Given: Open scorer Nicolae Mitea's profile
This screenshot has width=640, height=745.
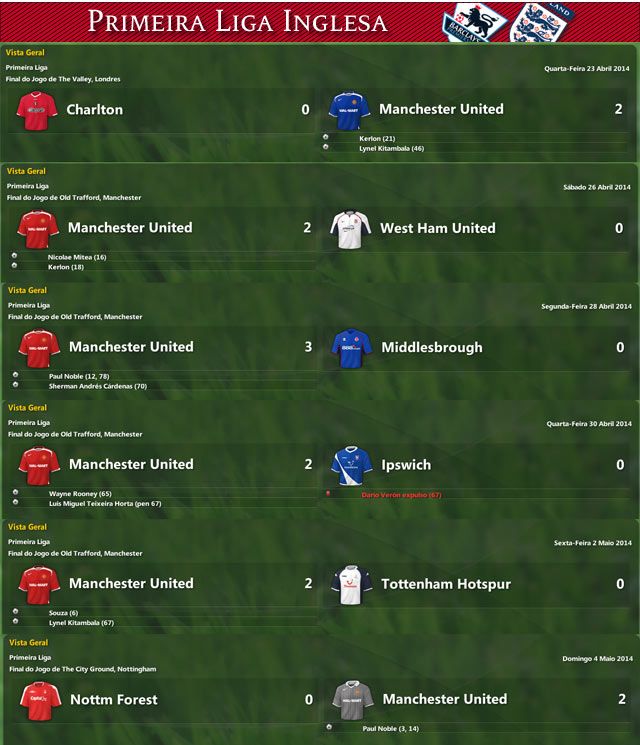Looking at the screenshot, I should pos(77,257).
